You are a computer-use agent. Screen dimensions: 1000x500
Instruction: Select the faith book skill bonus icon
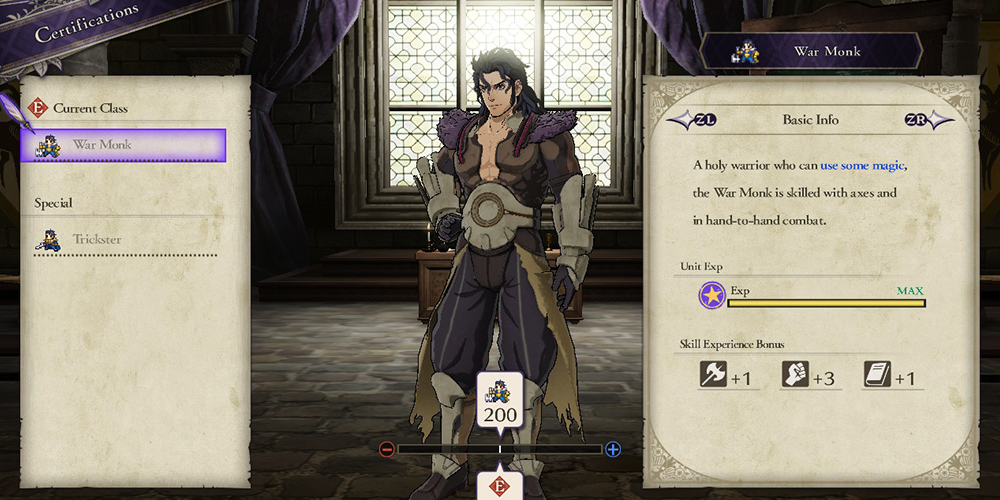pos(877,376)
